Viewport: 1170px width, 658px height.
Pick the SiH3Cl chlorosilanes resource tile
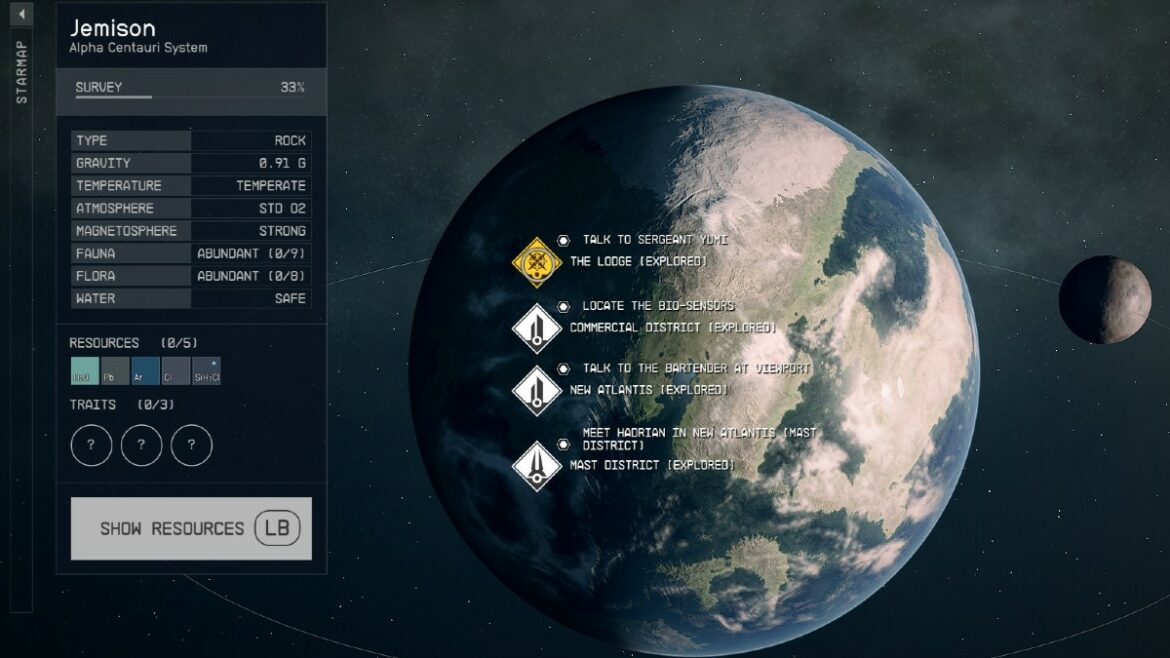point(206,371)
